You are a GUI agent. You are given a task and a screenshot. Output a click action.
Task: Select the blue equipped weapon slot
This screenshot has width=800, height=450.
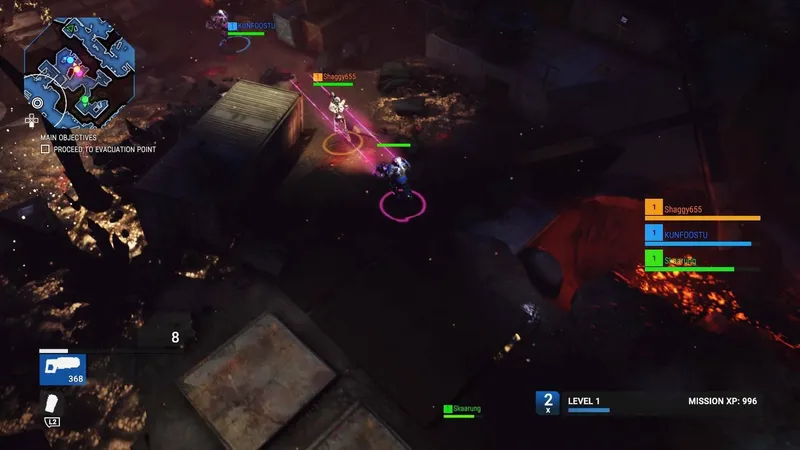click(62, 369)
